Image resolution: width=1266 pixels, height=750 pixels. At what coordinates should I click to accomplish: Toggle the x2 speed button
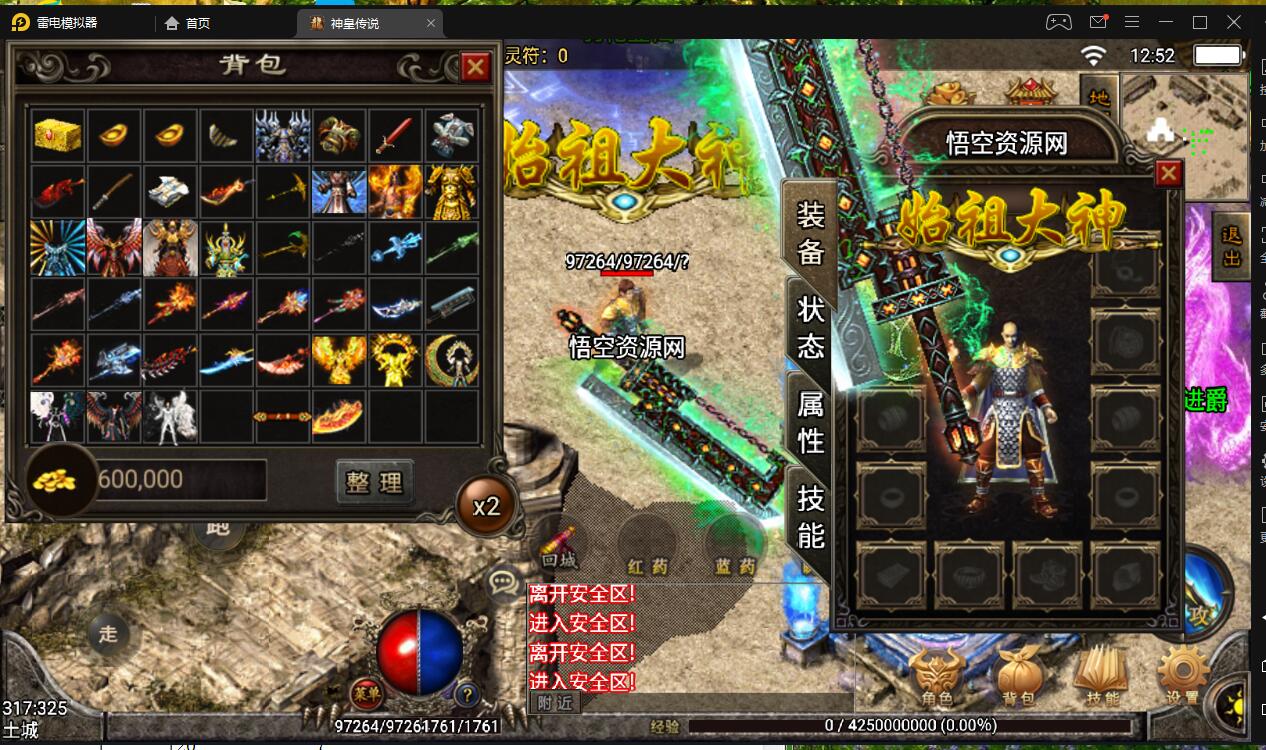(486, 505)
